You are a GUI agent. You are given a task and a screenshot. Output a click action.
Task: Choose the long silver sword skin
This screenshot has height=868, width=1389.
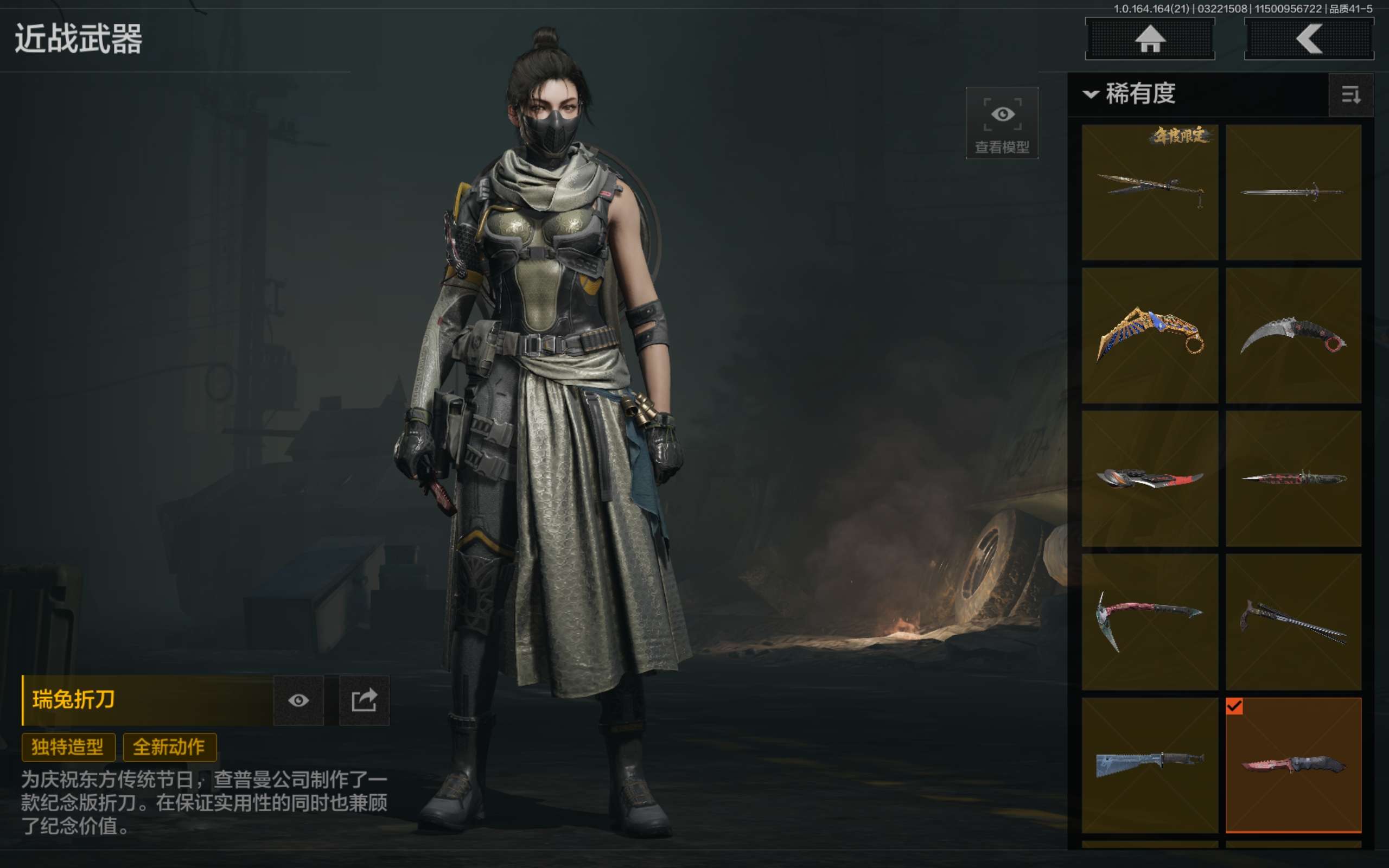tap(1293, 192)
